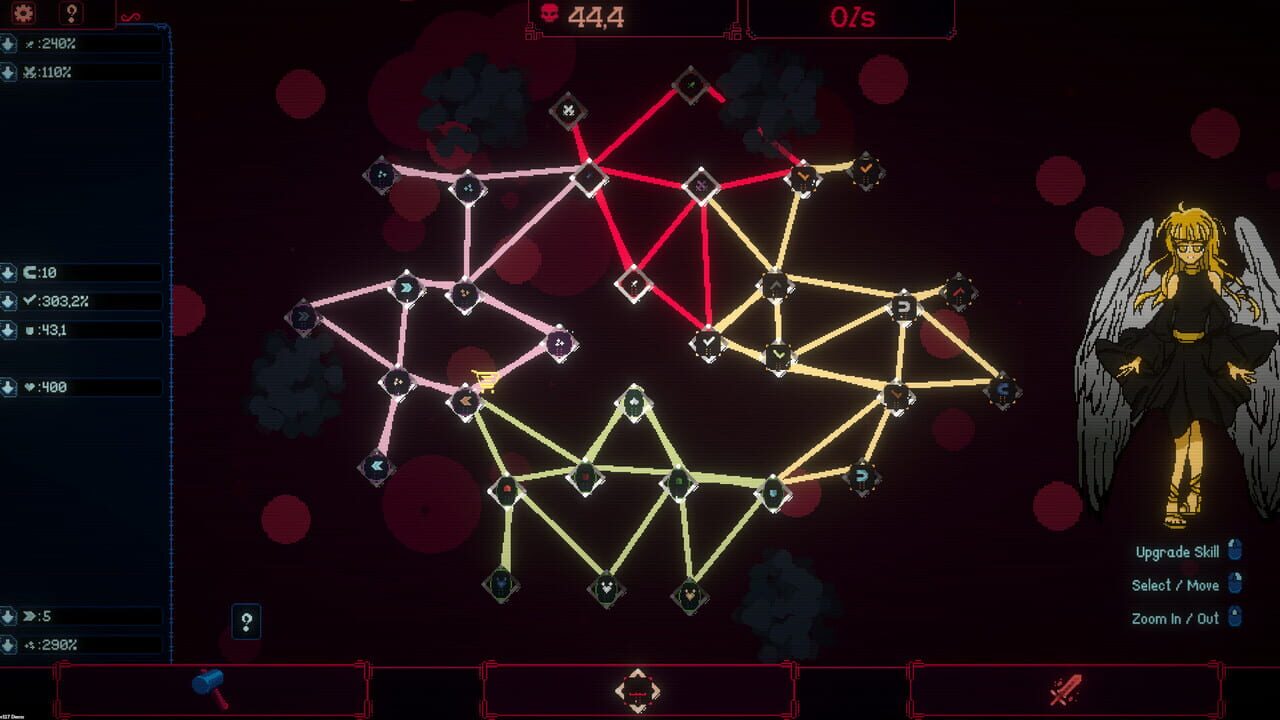Upgrade the 240% stat with its arrow button
Screen dimensions: 1280x720
click(9, 42)
